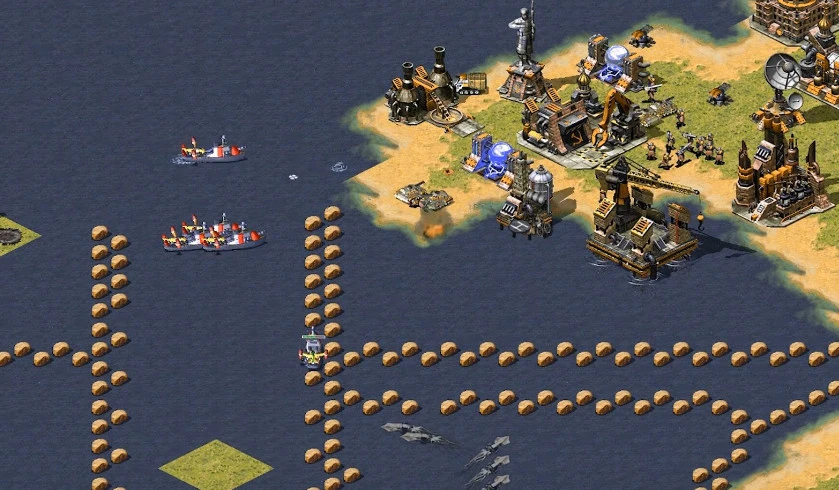The image size is (839, 490).
Task: Select the boat showing a green health bar
Action: 313,352
